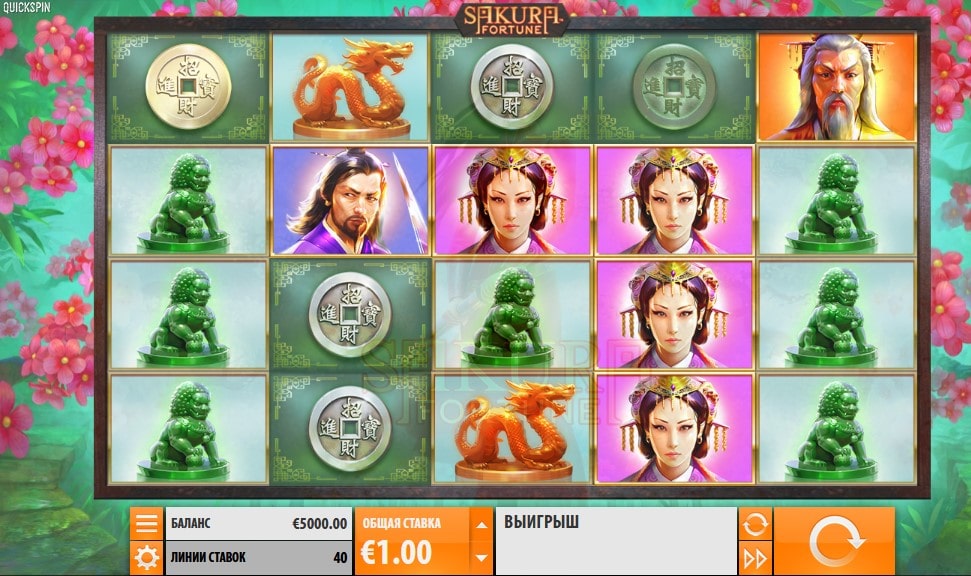Spin the reels with the big button
This screenshot has height=576, width=971.
[834, 541]
